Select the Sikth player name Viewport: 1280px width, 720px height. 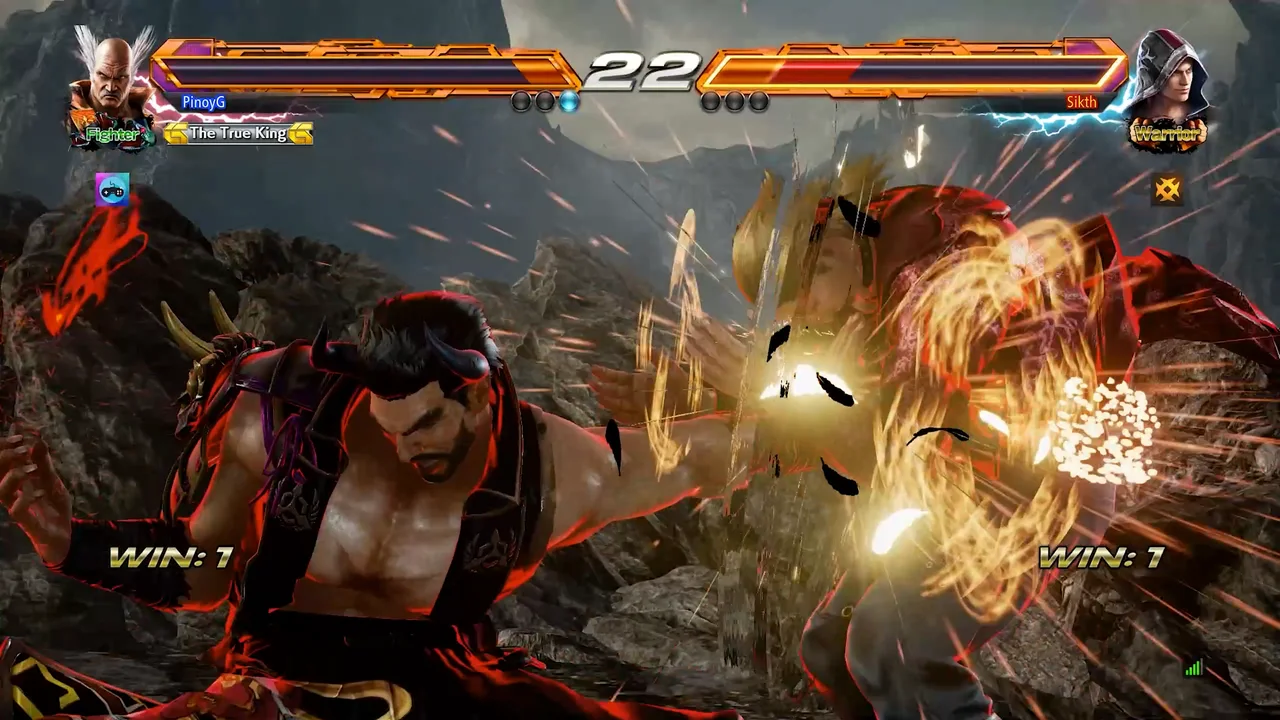coord(1081,102)
